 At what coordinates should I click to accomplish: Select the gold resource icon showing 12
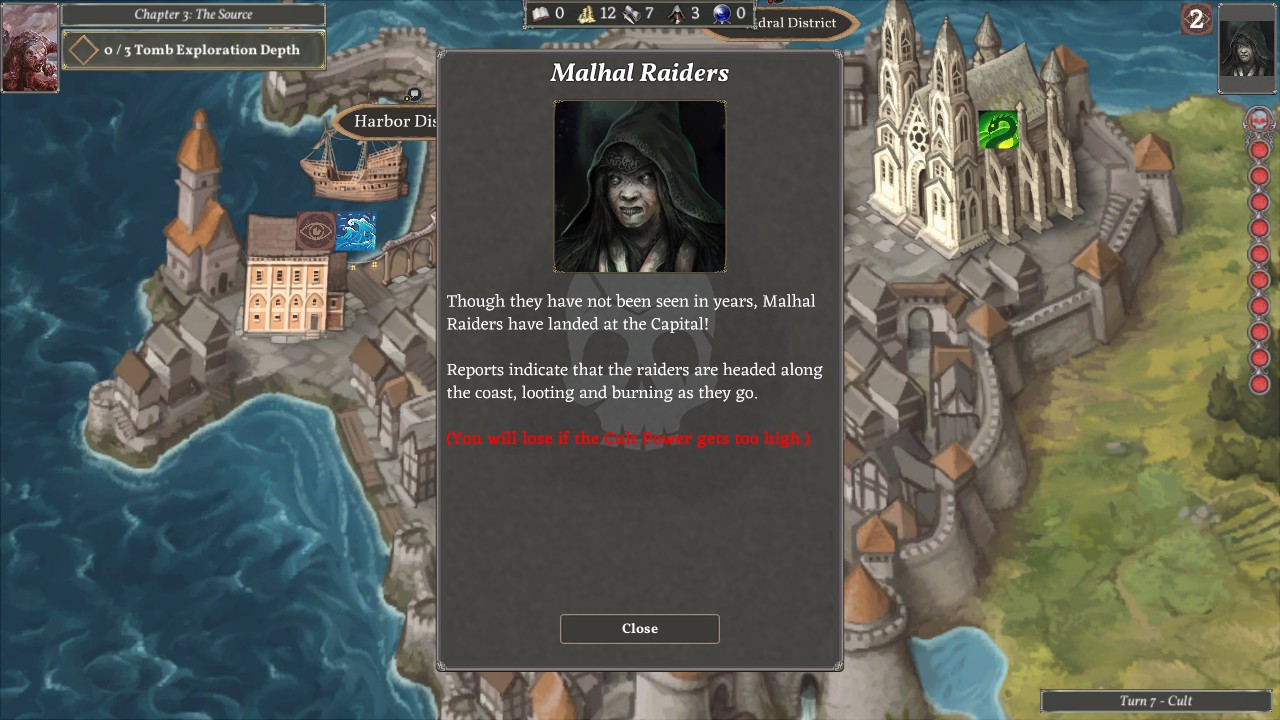point(587,13)
